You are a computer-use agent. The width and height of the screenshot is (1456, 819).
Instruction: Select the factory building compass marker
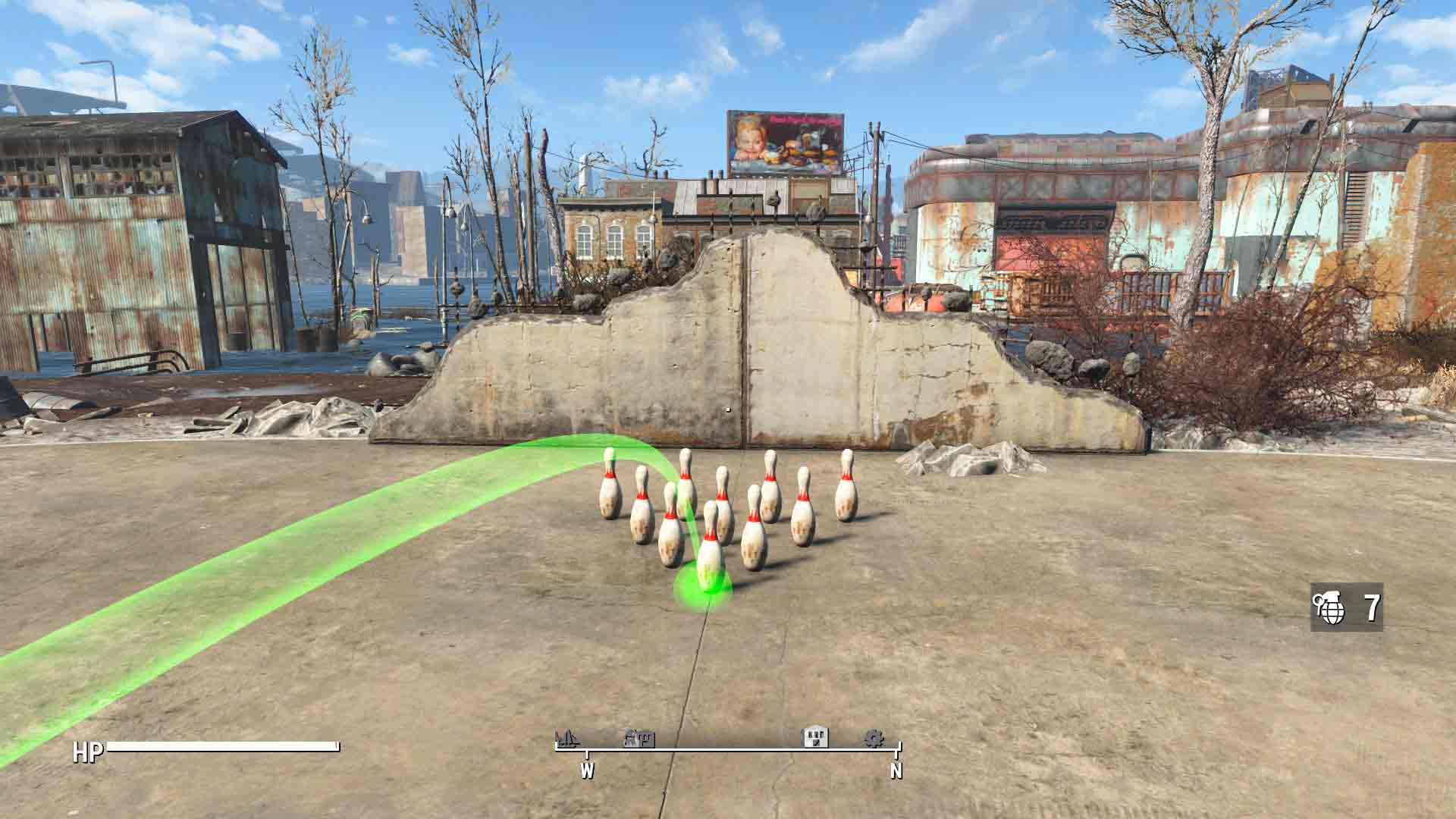coord(639,738)
